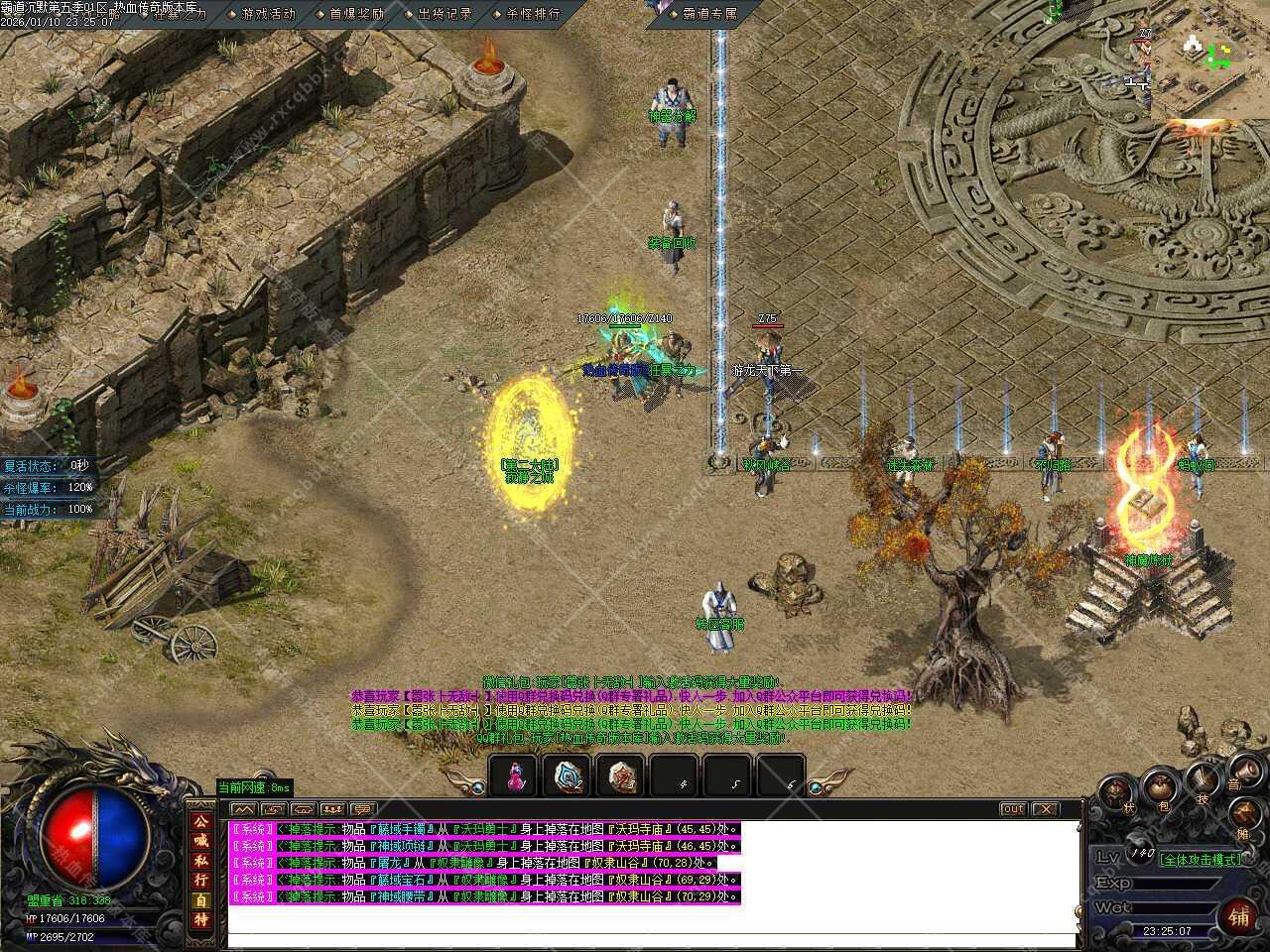The height and width of the screenshot is (952, 1270).
Task: Use the pink potion hotbar slot
Action: pos(514,775)
